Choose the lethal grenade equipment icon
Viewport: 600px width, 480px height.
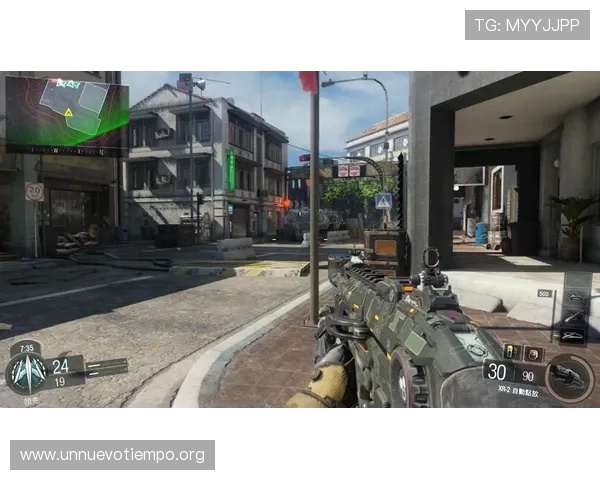pos(514,352)
